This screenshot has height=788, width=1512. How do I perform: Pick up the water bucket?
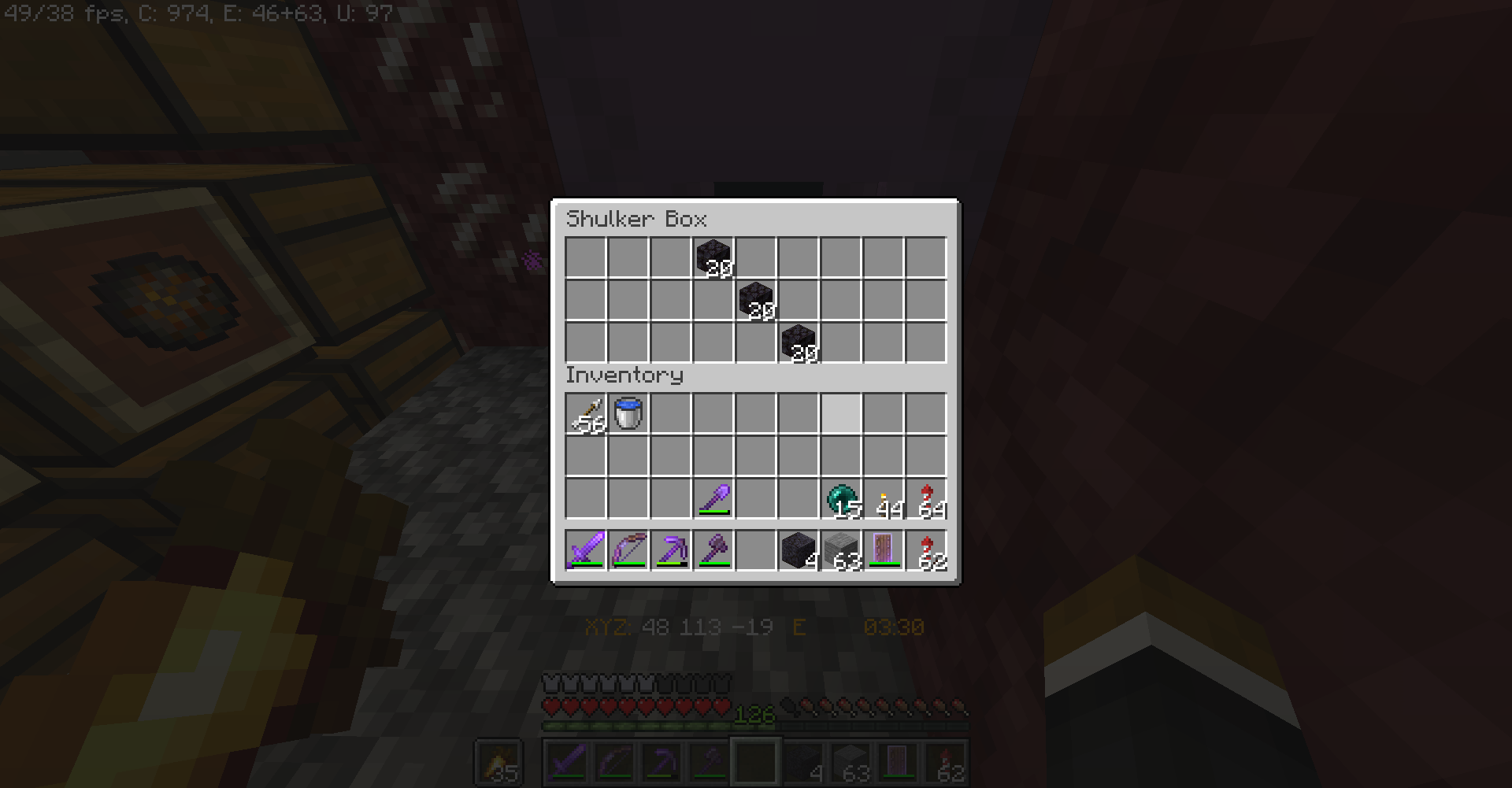[x=628, y=413]
